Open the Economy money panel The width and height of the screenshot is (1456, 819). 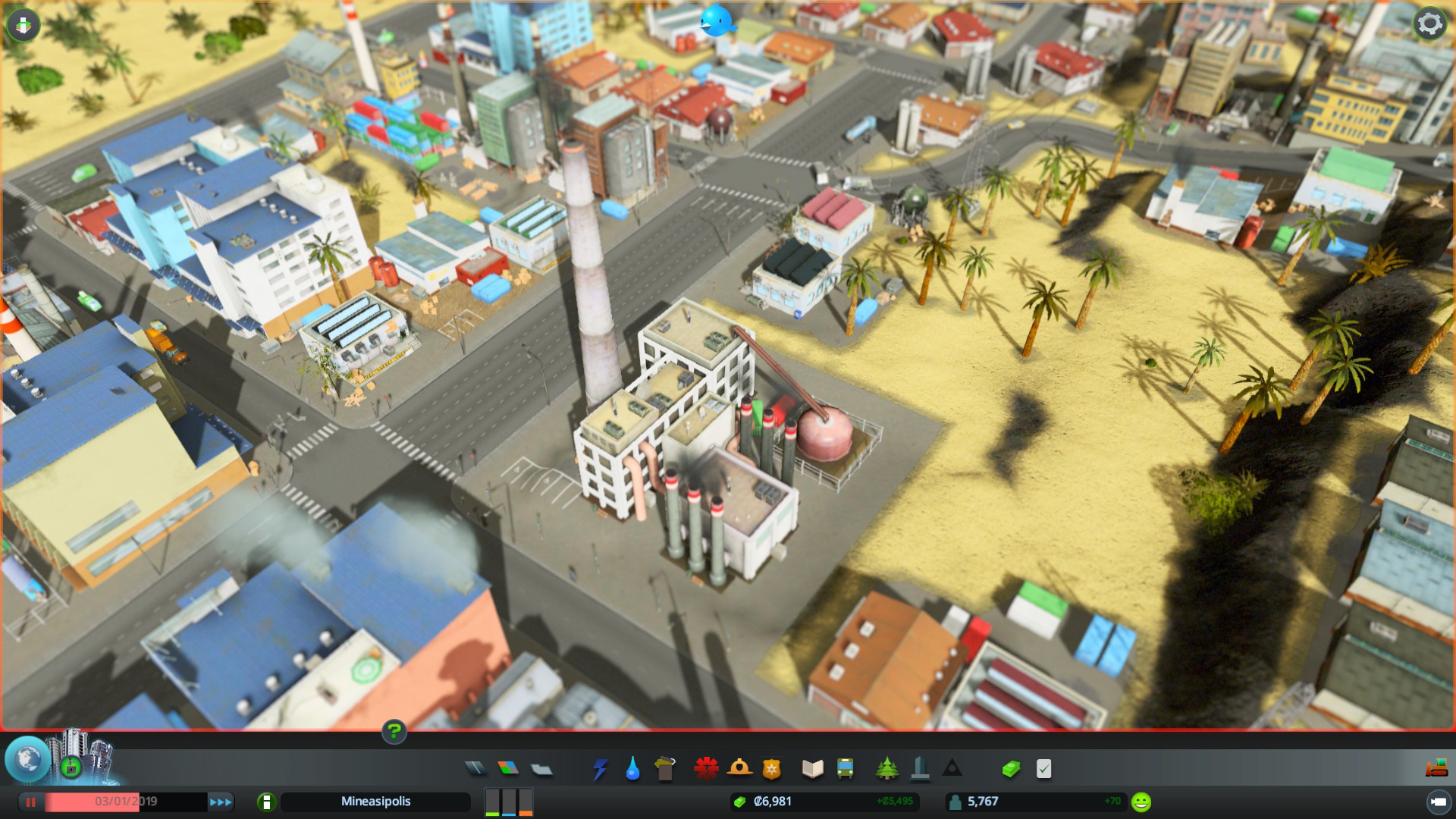pyautogui.click(x=1011, y=769)
